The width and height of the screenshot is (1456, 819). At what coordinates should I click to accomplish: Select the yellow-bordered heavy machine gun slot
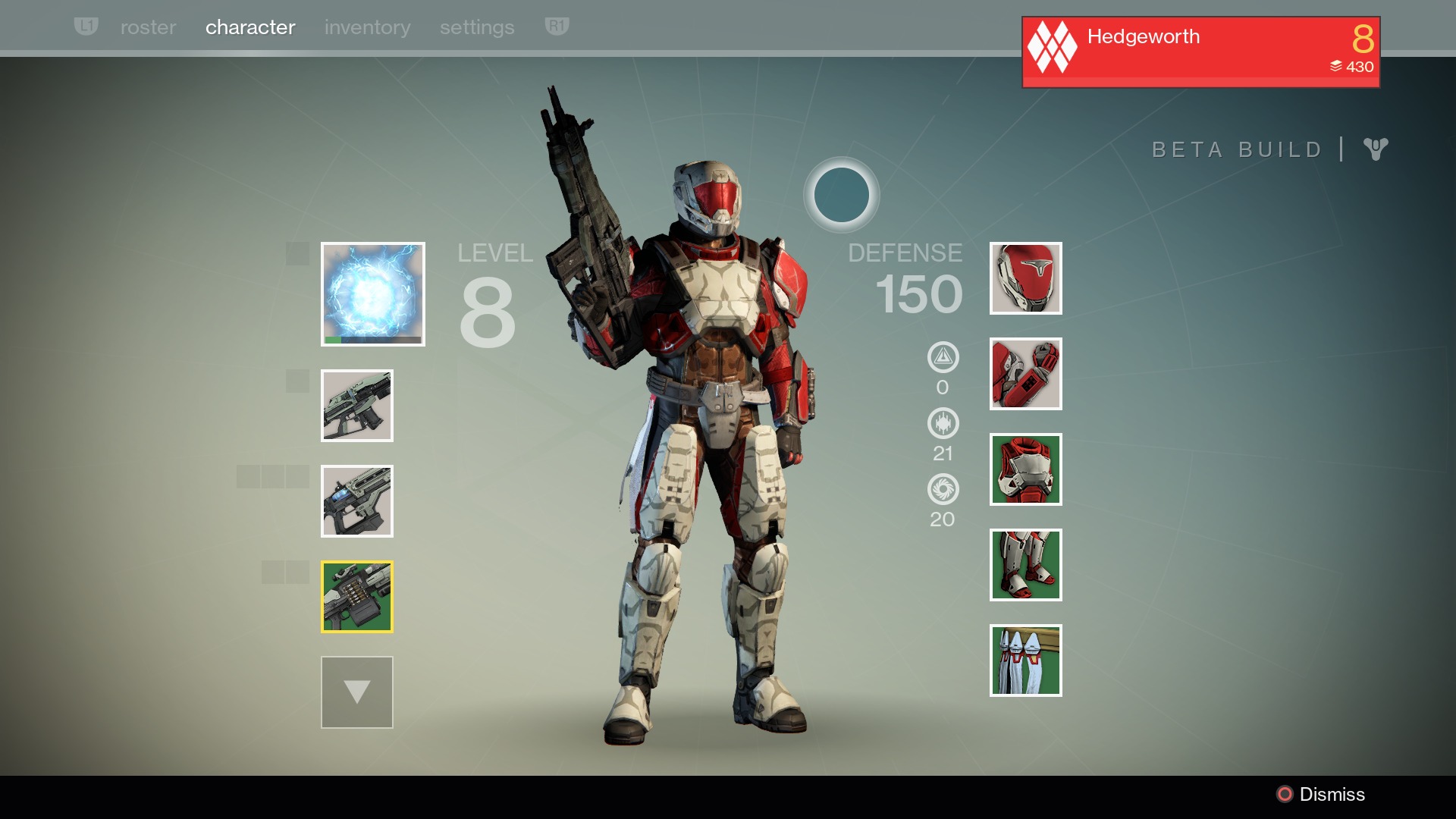pos(356,597)
